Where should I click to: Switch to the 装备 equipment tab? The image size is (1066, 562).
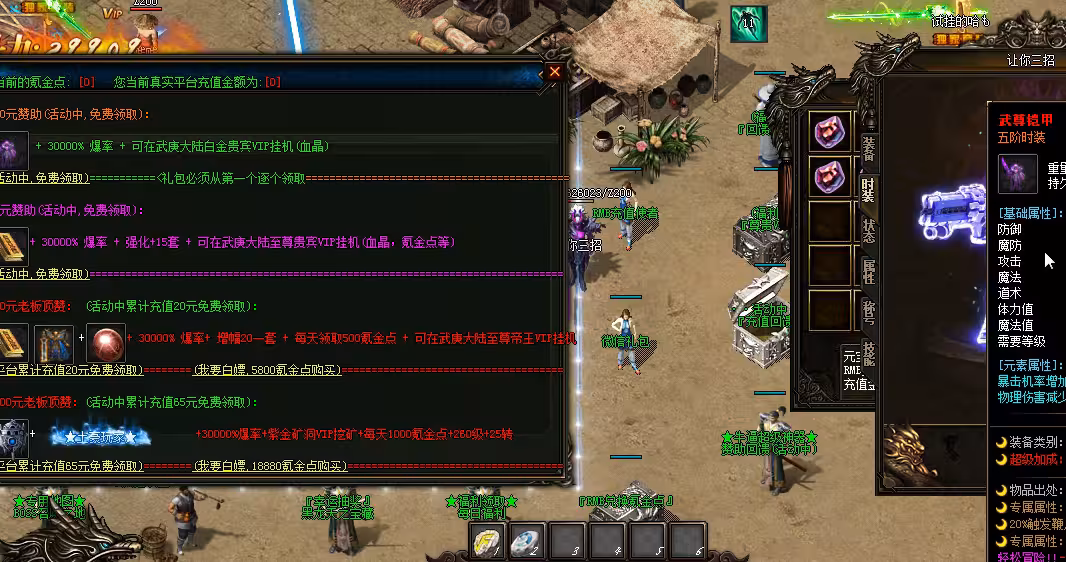coord(867,147)
